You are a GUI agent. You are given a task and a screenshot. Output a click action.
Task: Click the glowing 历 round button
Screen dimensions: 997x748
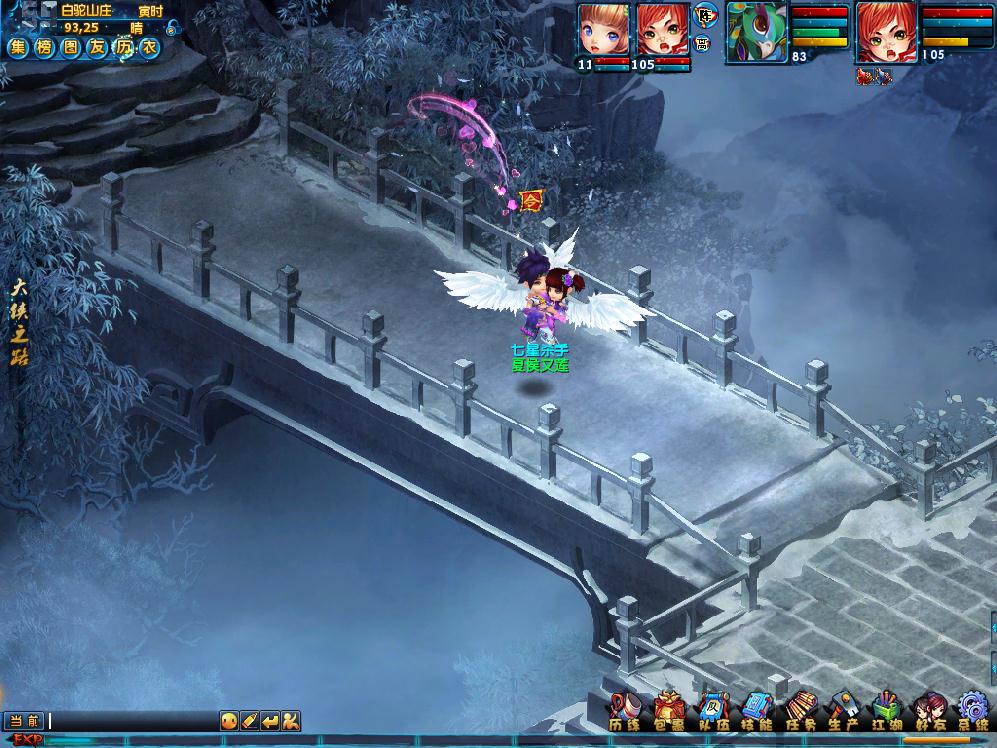(123, 47)
